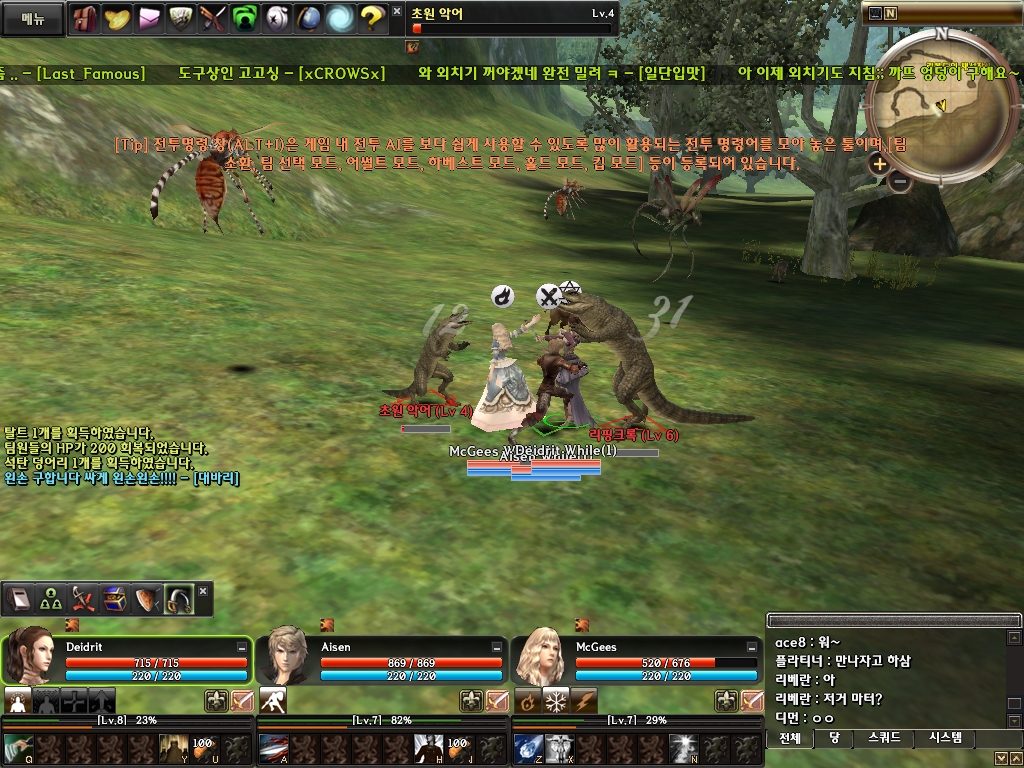The width and height of the screenshot is (1024, 768).
Task: Open the green silhouette friends icon
Action: coord(245,17)
